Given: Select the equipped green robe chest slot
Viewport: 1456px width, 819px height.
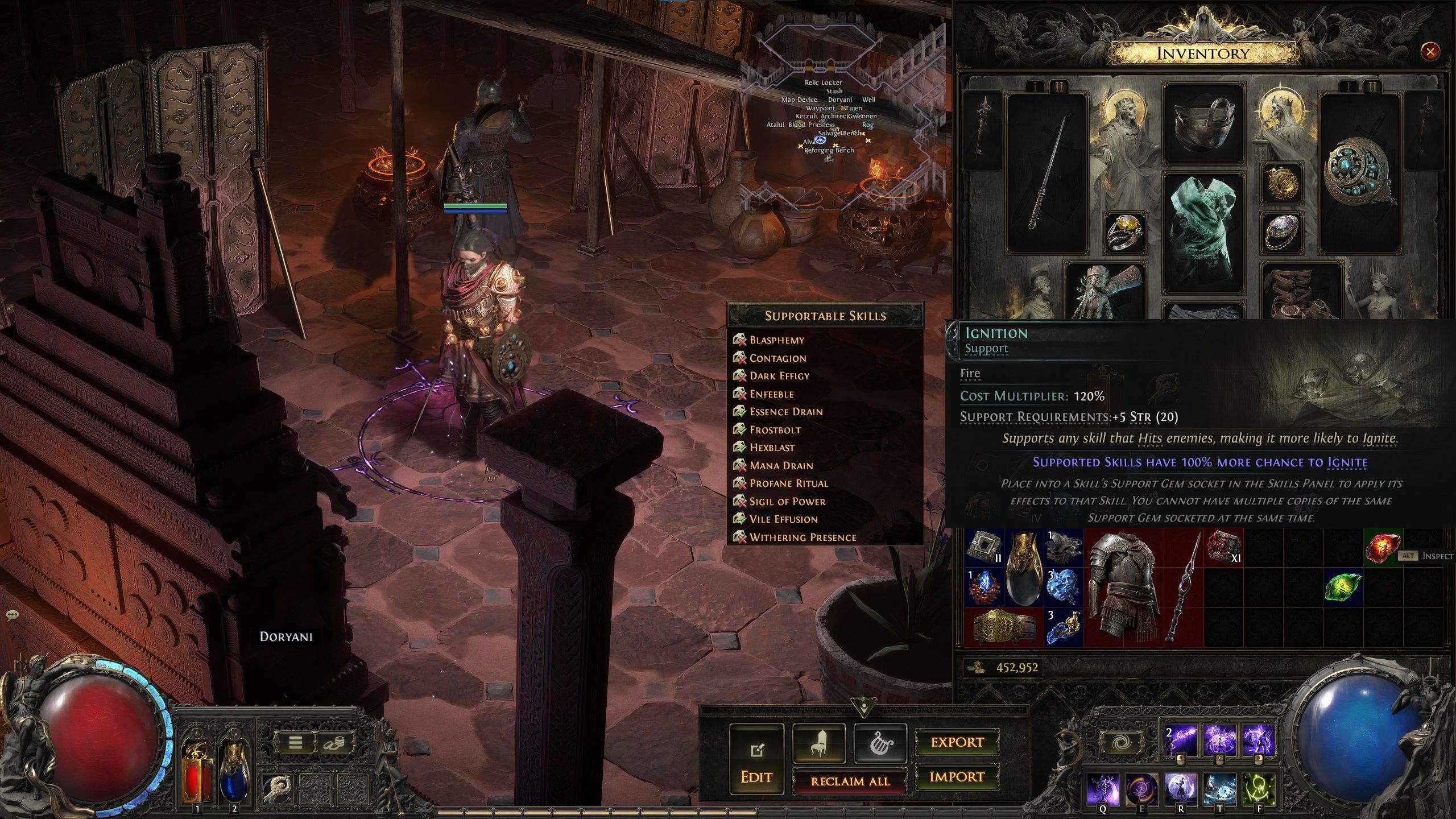Looking at the screenshot, I should 1203,233.
